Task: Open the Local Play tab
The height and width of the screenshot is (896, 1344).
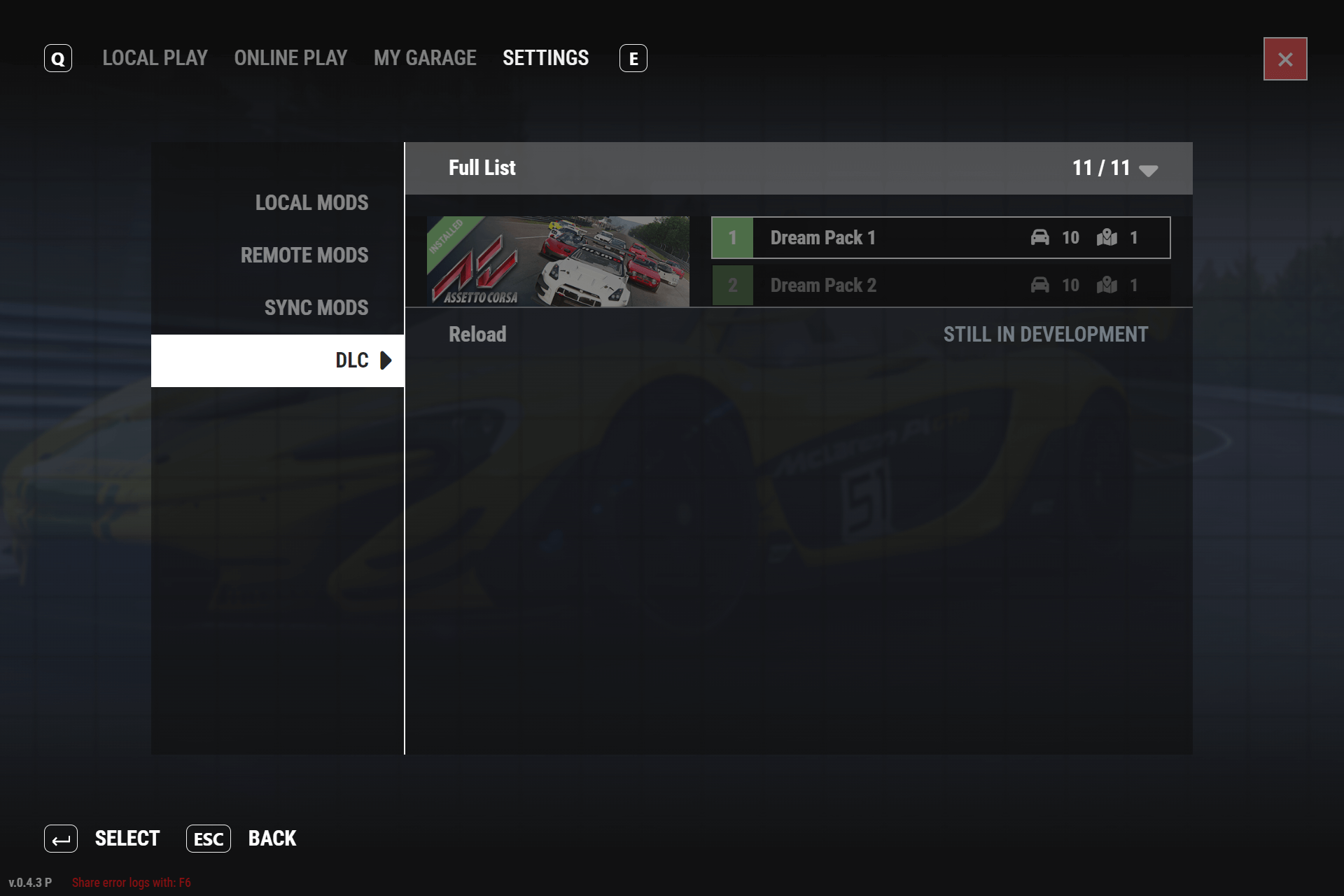Action: coord(155,58)
